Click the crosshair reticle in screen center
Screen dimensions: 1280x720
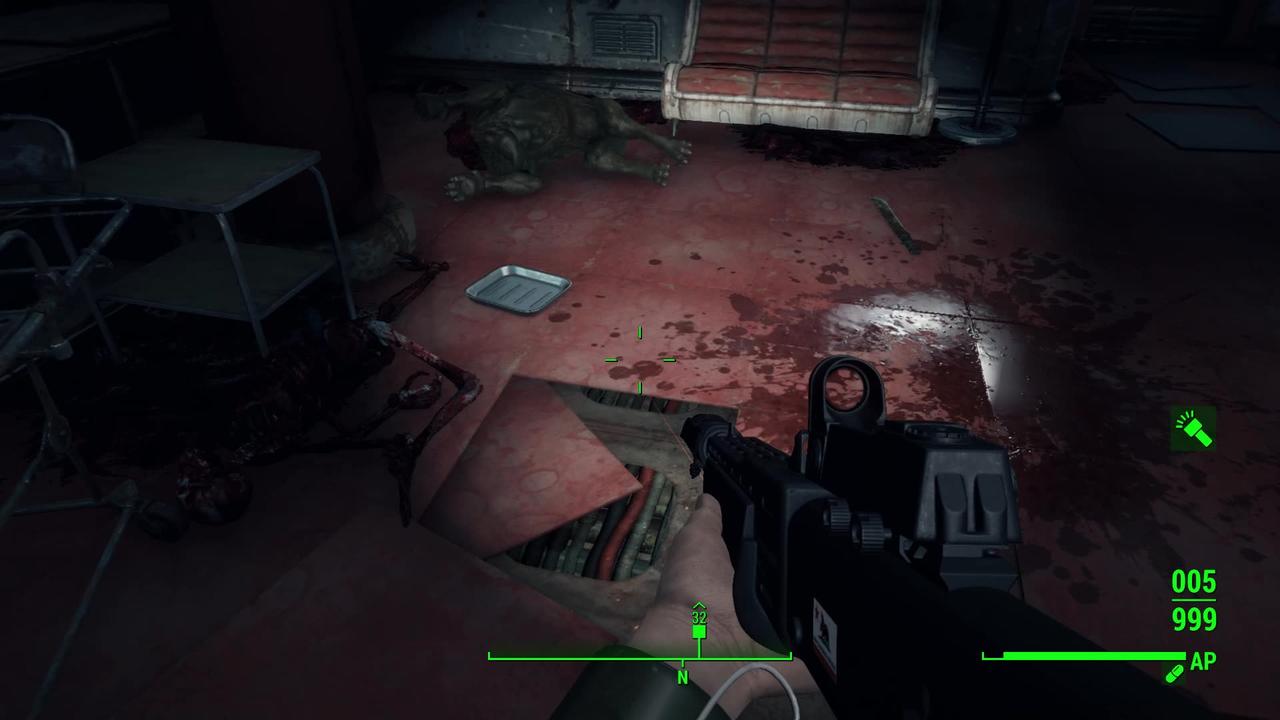638,360
